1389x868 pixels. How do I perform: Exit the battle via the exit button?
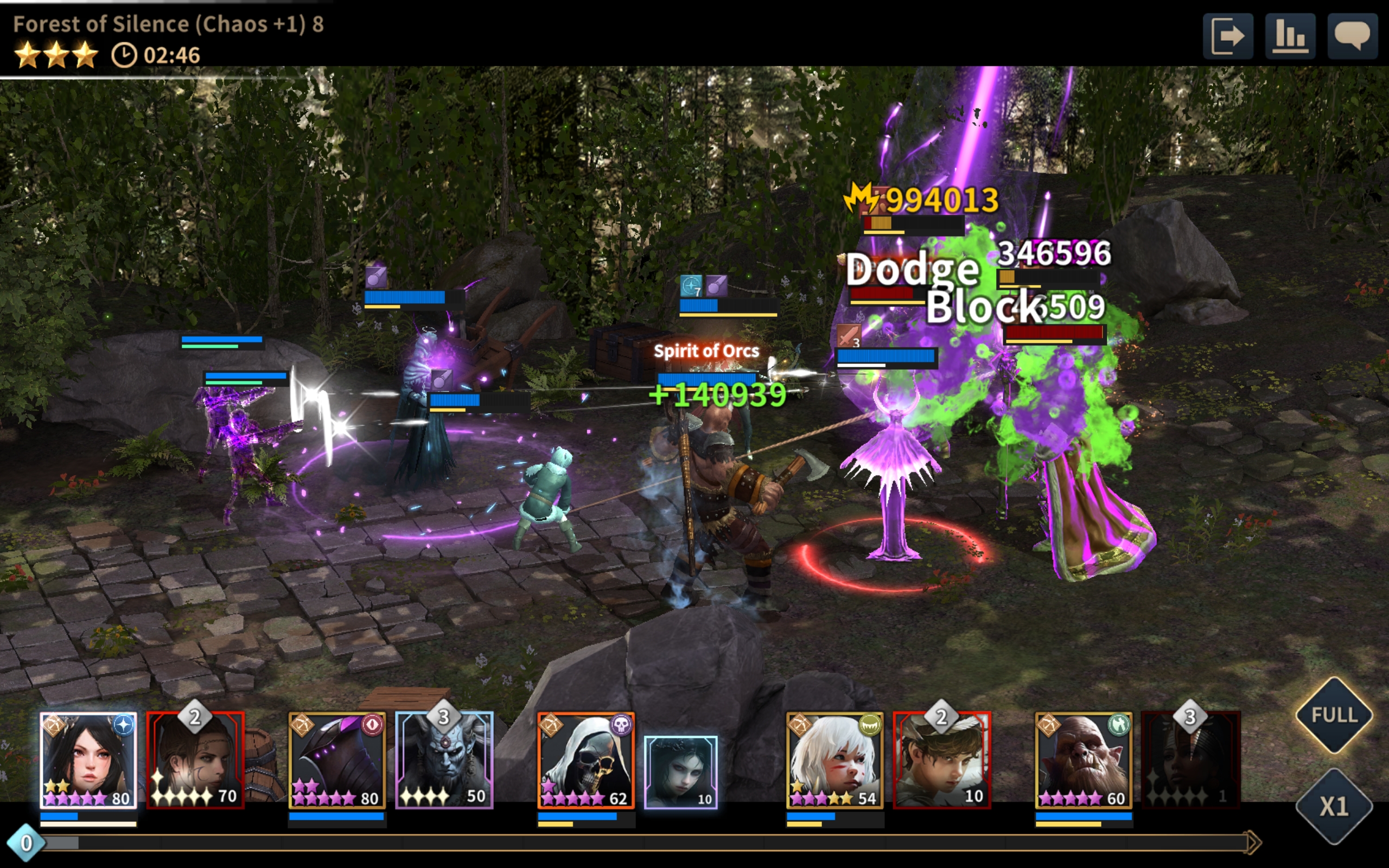[x=1228, y=36]
